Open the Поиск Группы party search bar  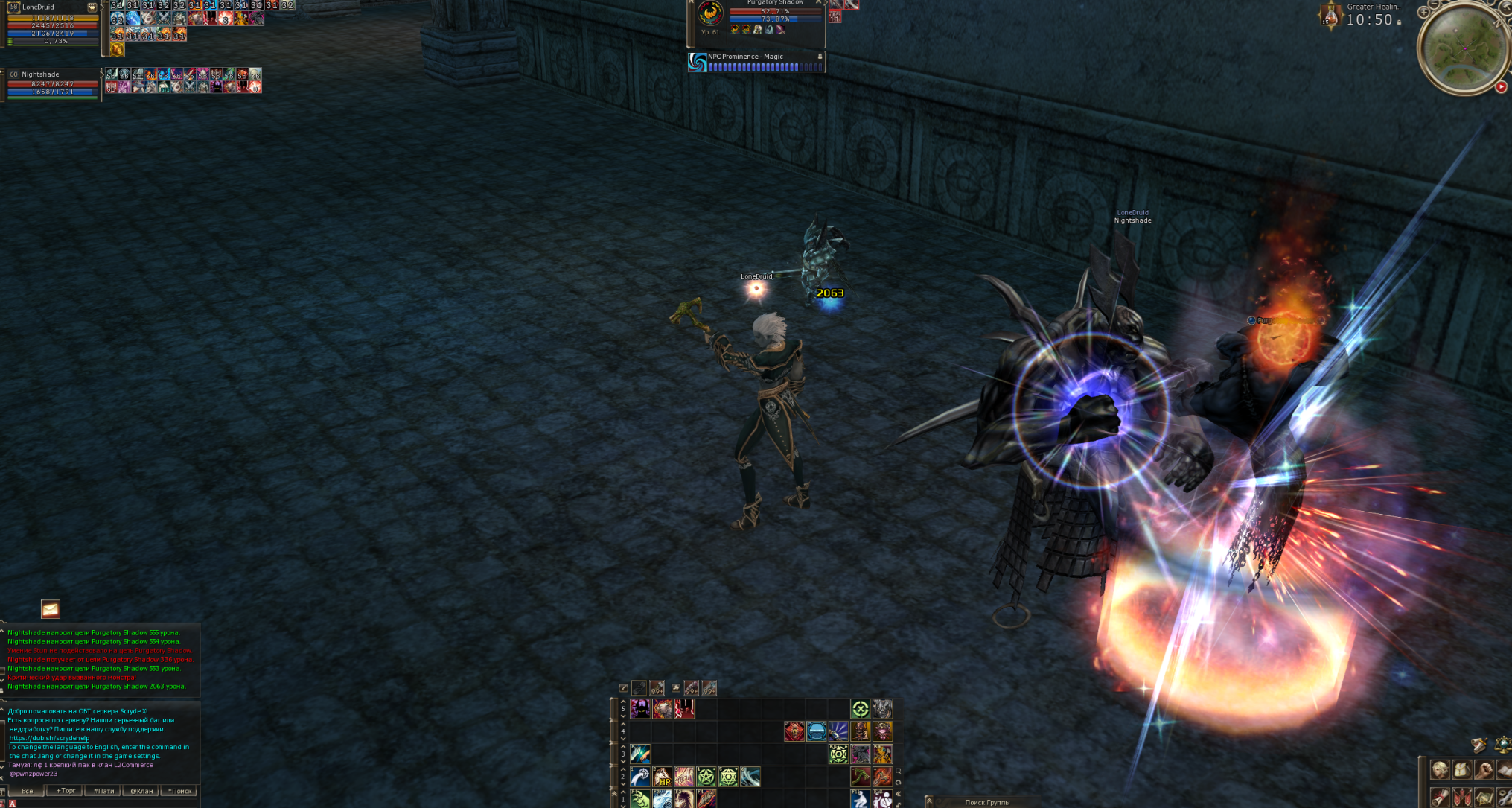coord(987,802)
